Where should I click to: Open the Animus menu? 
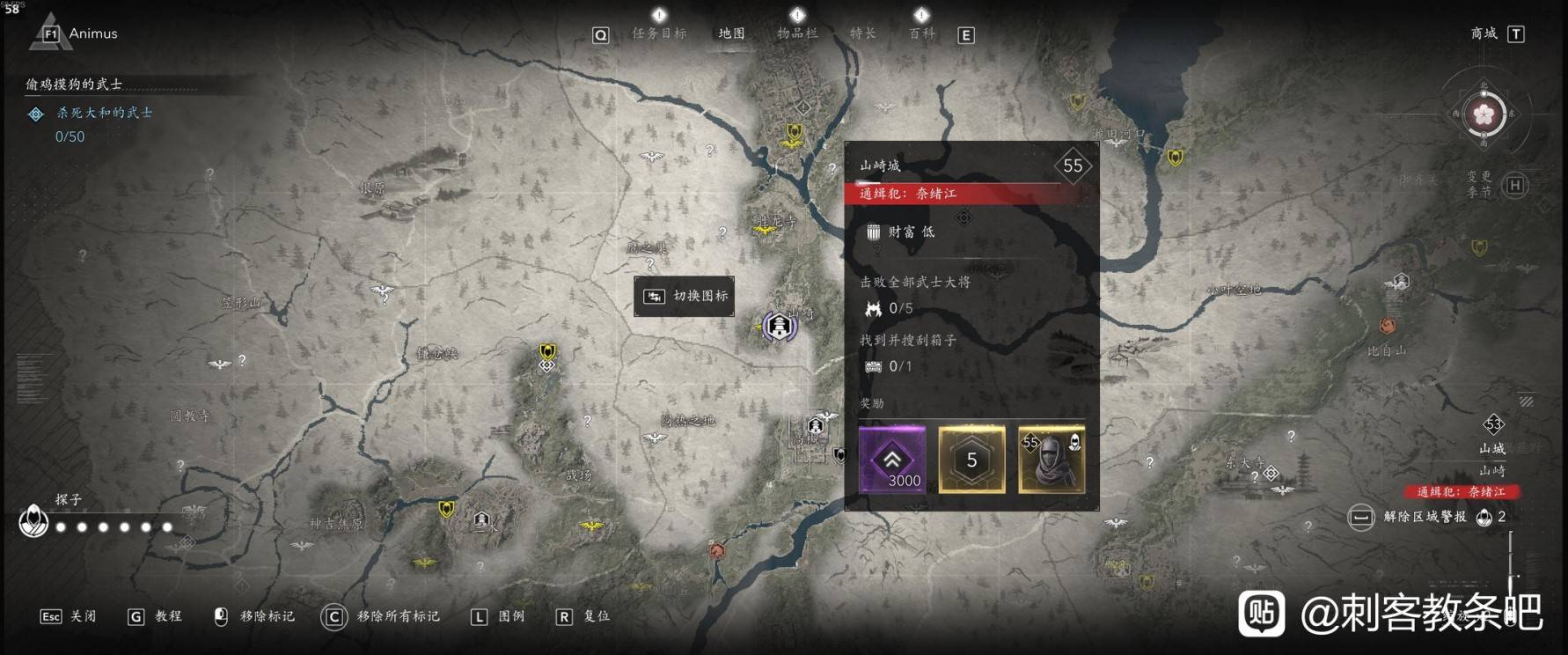tap(79, 33)
